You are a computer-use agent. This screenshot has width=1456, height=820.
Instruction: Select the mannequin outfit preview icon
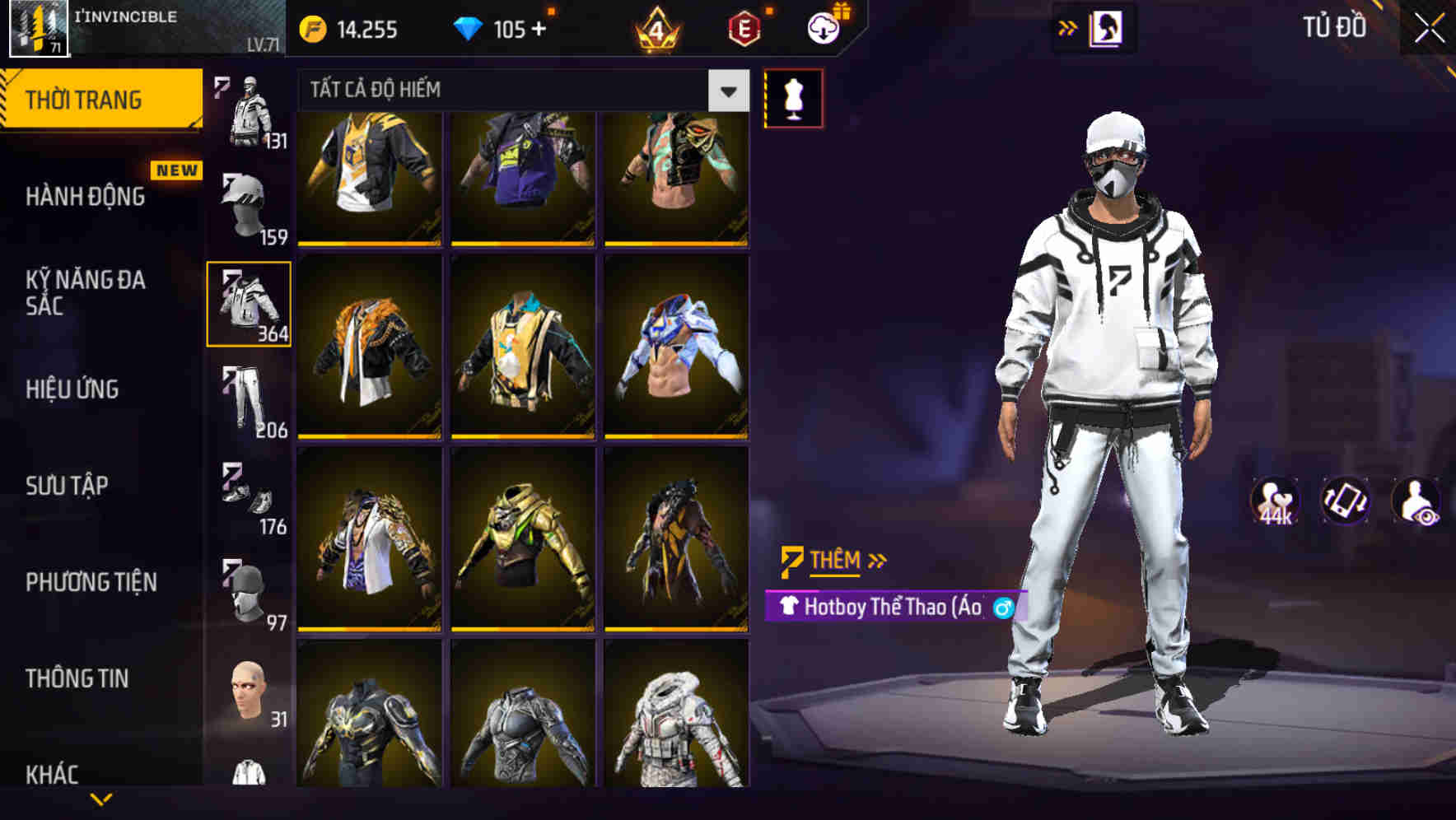coord(793,97)
